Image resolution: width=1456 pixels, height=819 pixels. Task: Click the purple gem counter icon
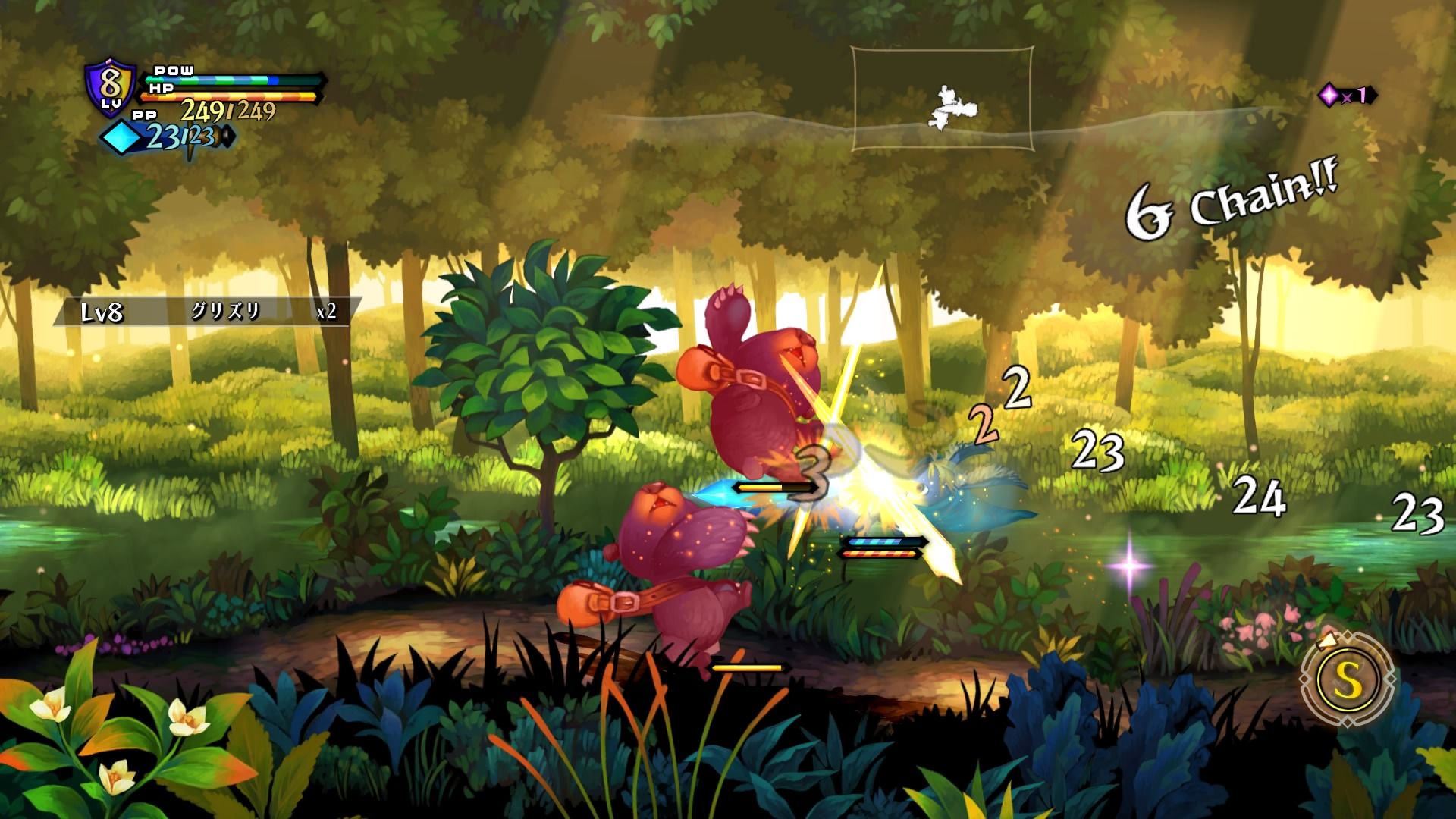[x=1329, y=96]
